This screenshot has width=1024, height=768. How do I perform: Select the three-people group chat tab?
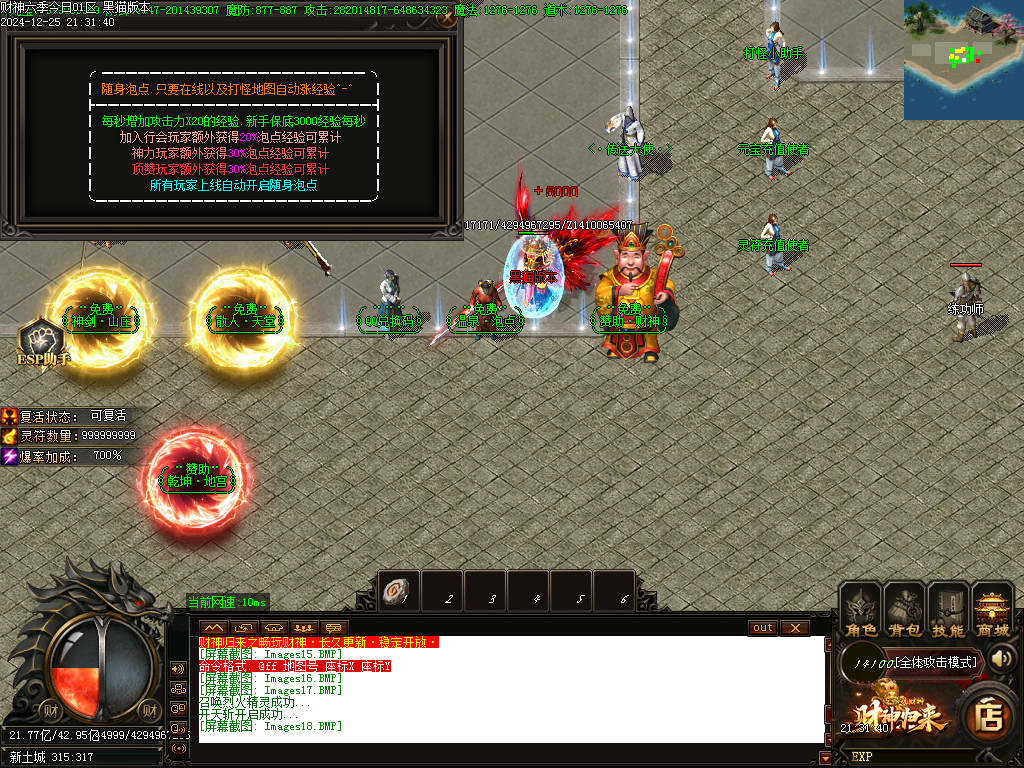click(305, 628)
